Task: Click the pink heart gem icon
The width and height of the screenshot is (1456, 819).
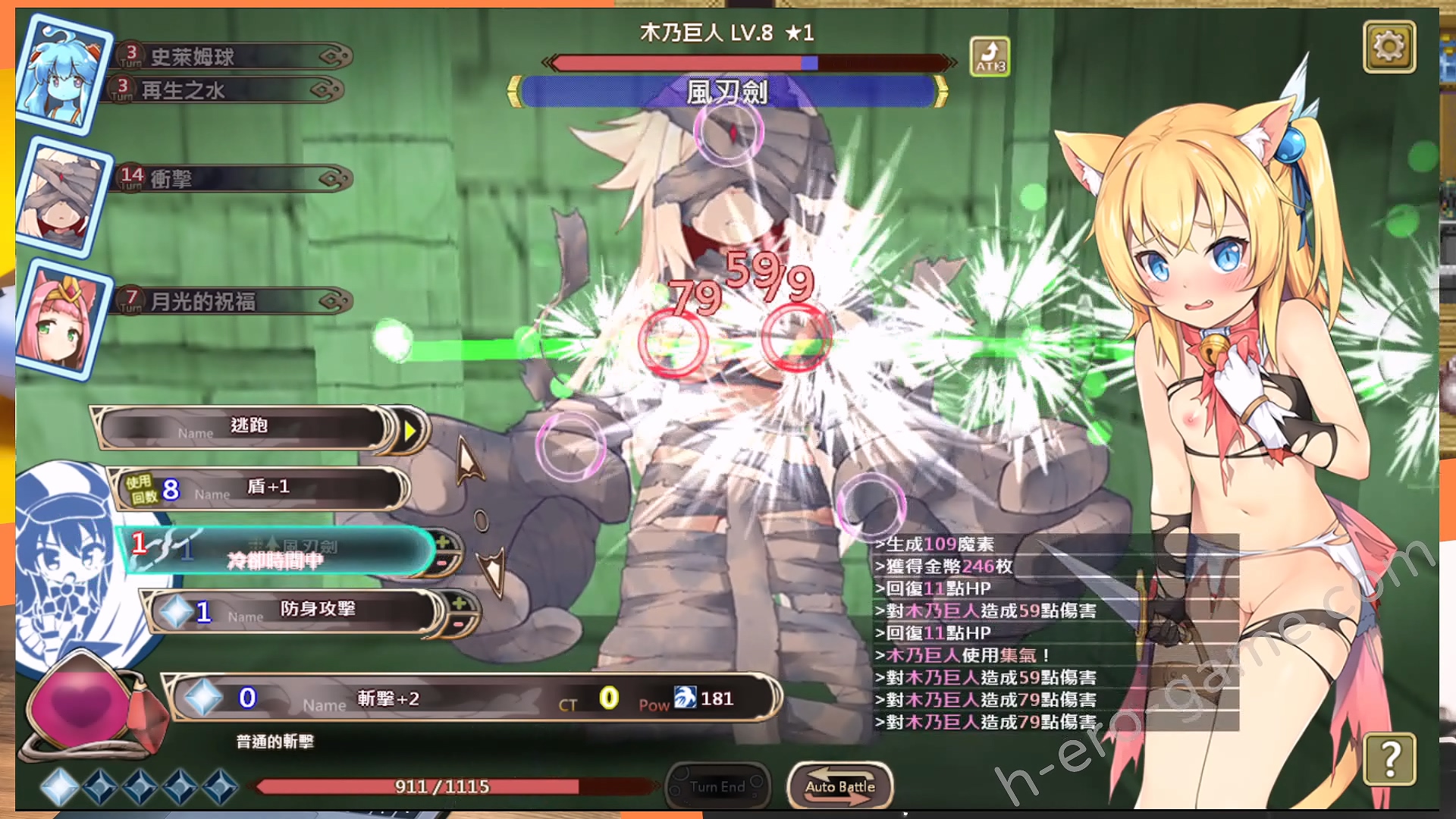Action: pos(85,705)
